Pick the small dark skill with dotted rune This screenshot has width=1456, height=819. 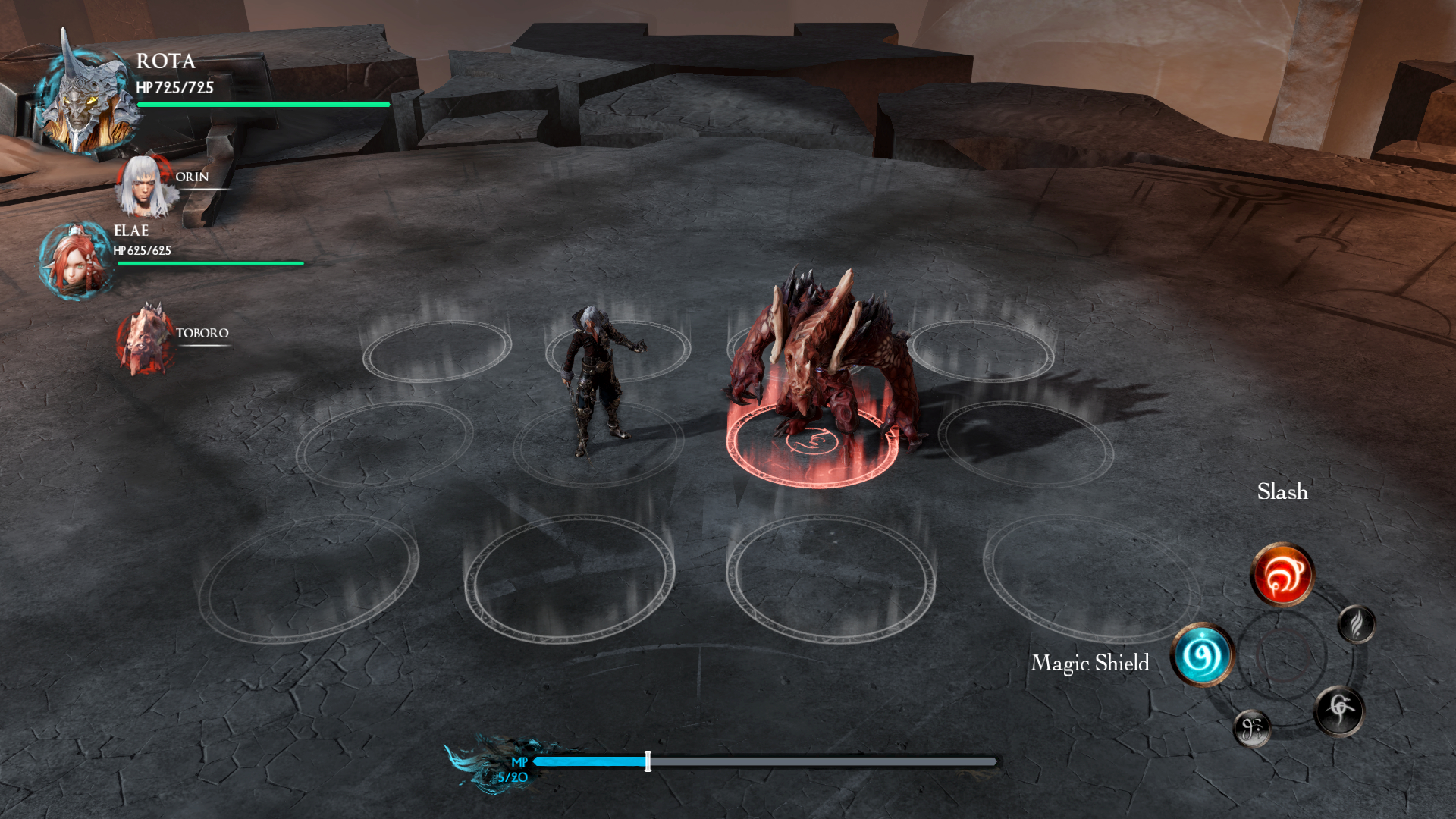[1252, 729]
